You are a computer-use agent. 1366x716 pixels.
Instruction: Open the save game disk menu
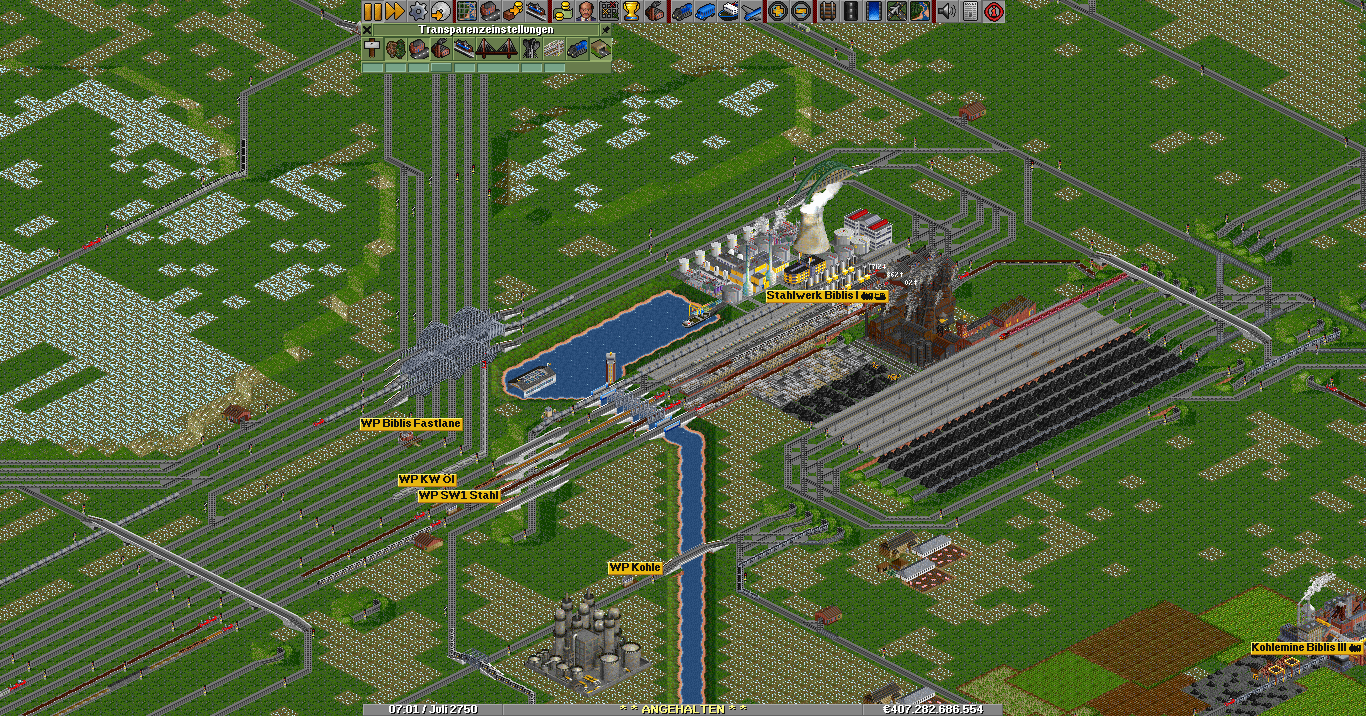point(441,11)
